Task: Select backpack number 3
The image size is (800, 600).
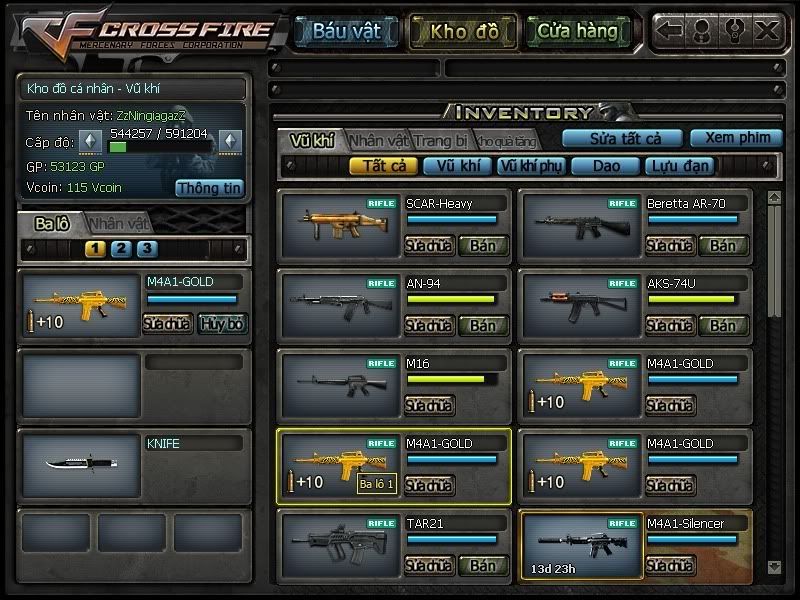Action: (x=146, y=249)
